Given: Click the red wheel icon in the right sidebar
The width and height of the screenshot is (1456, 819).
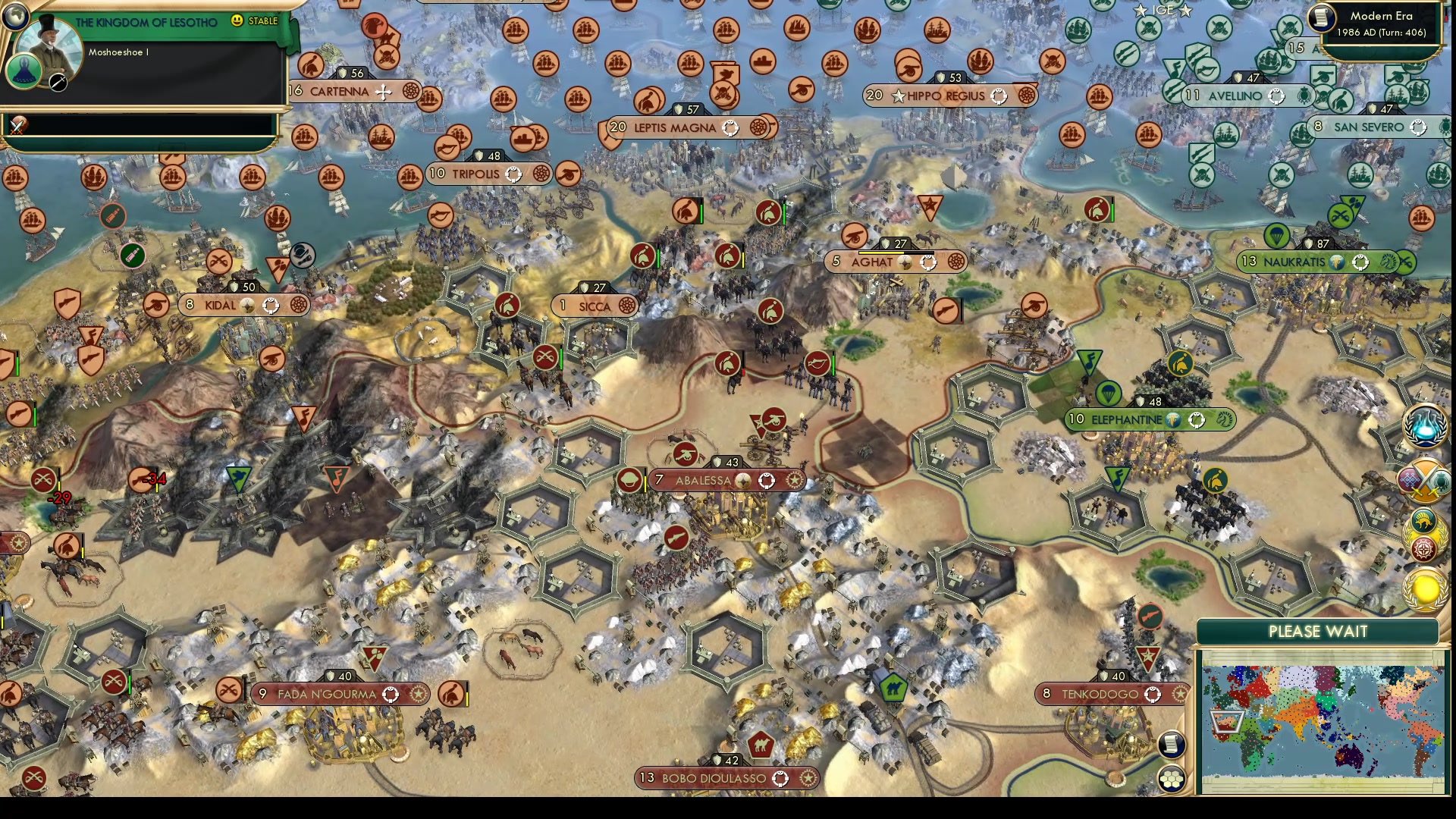Looking at the screenshot, I should coord(1424,548).
